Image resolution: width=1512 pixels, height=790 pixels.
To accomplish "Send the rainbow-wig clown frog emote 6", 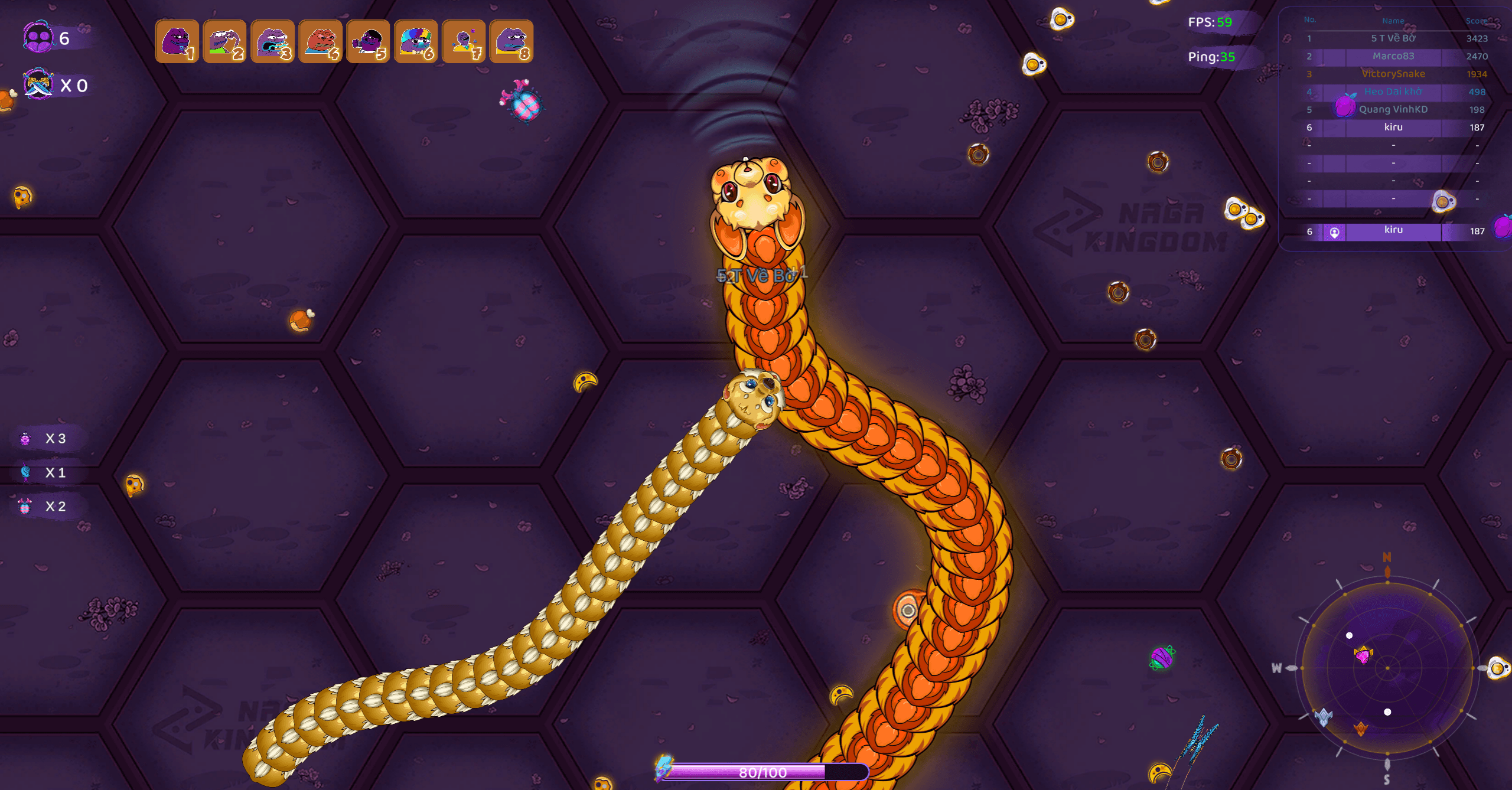I will pos(416,41).
